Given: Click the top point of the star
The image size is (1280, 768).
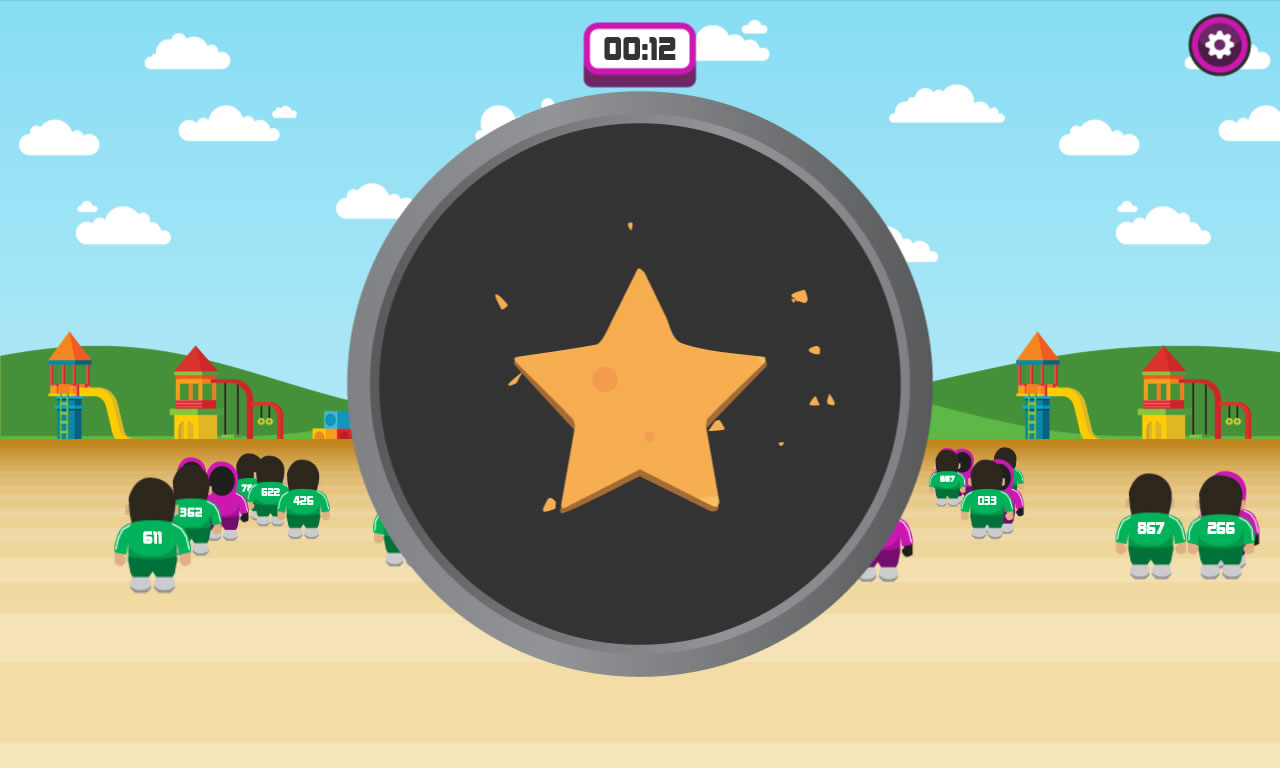Looking at the screenshot, I should click(640, 280).
